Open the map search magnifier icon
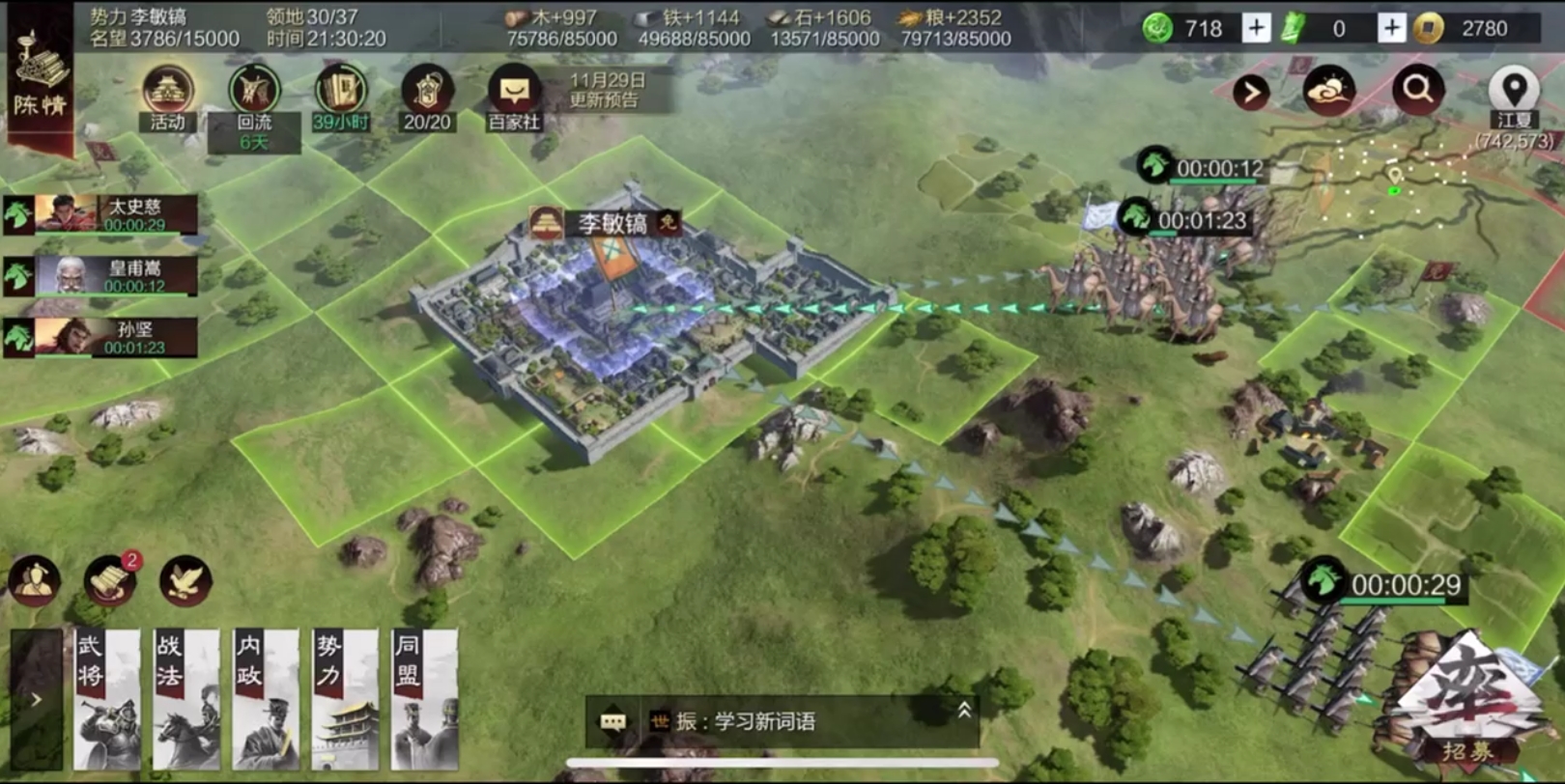The height and width of the screenshot is (784, 1565). point(1416,89)
